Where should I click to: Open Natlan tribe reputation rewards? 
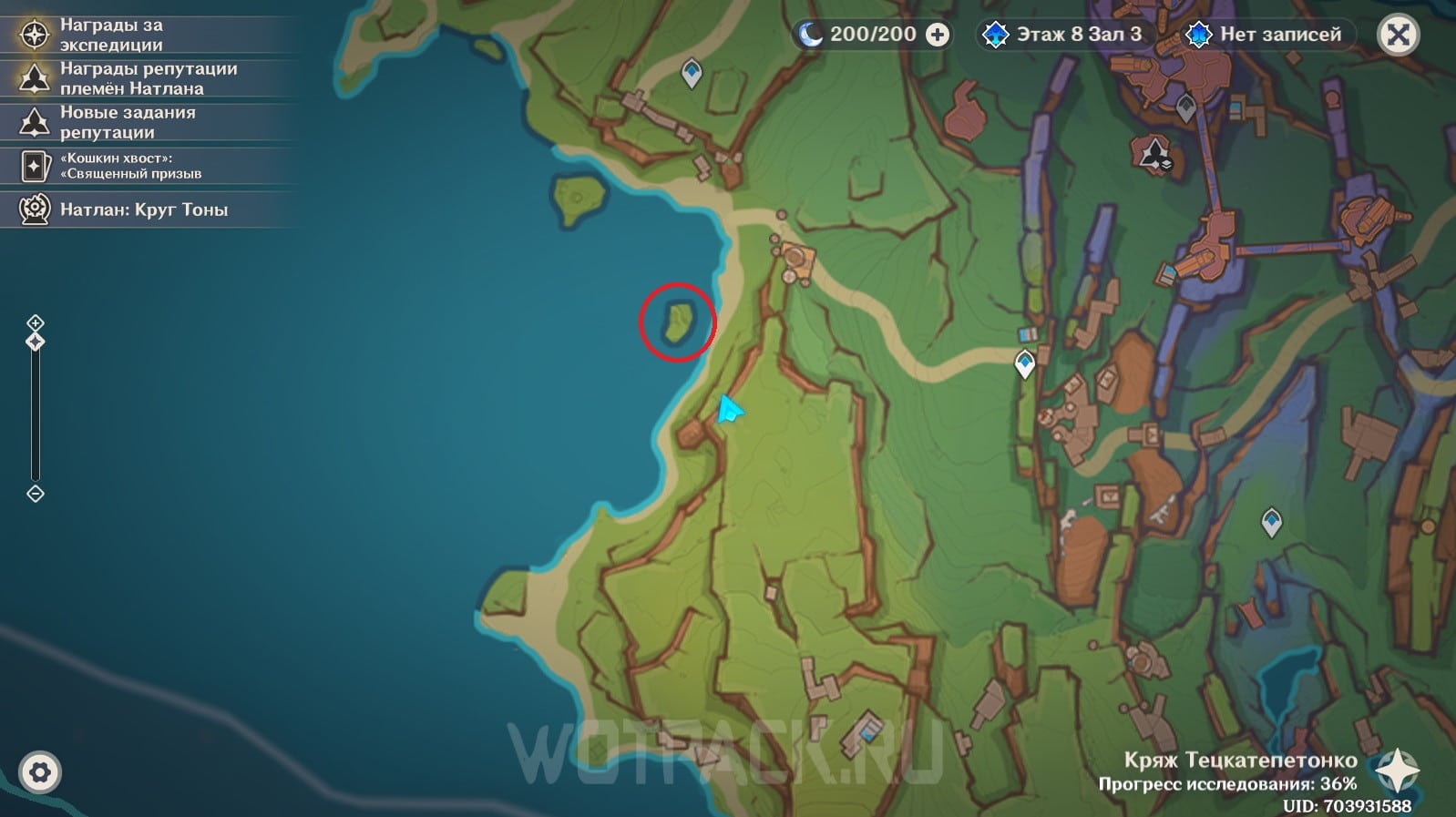[148, 78]
